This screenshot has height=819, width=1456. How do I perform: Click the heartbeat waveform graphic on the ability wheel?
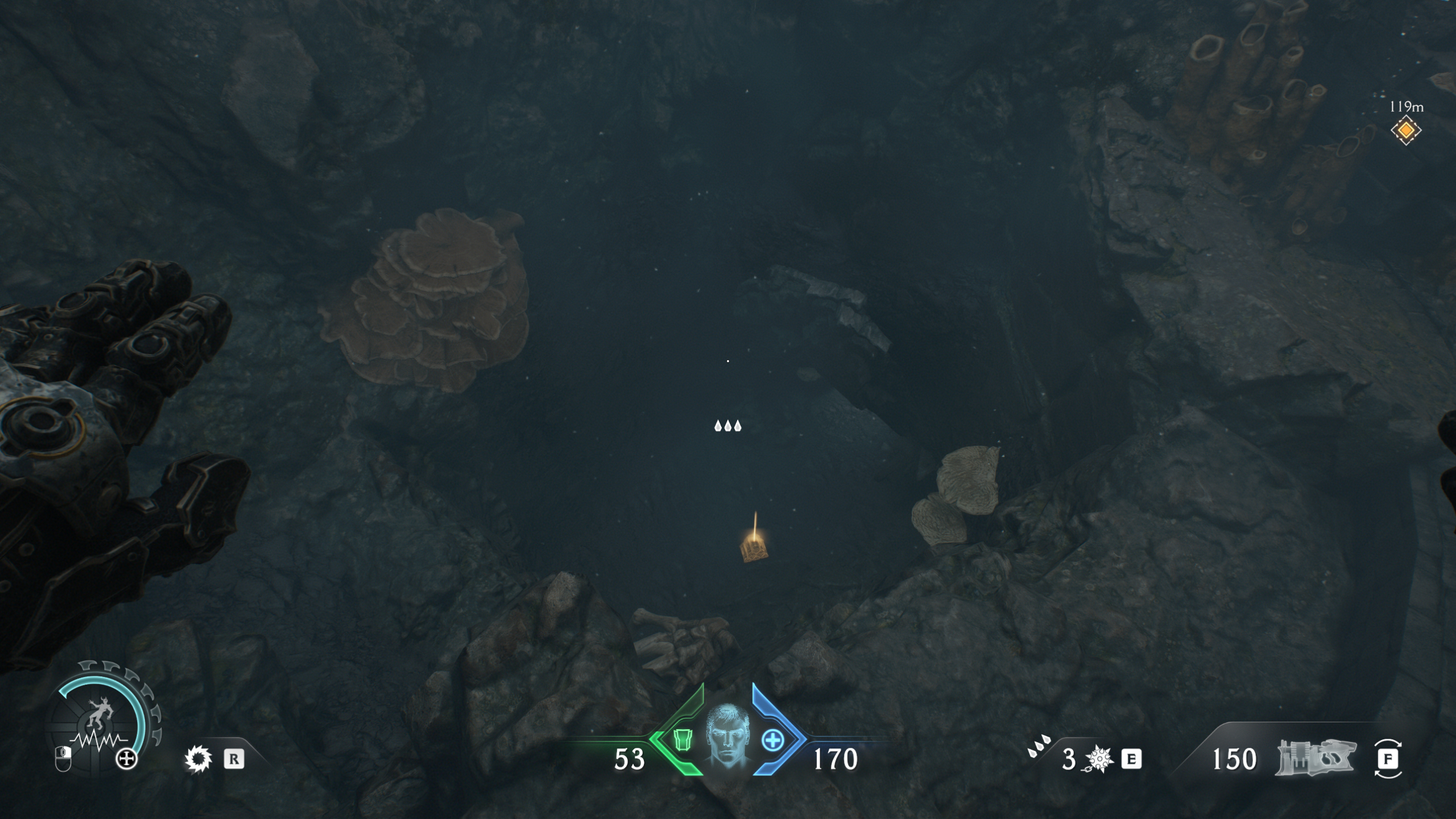(x=98, y=740)
